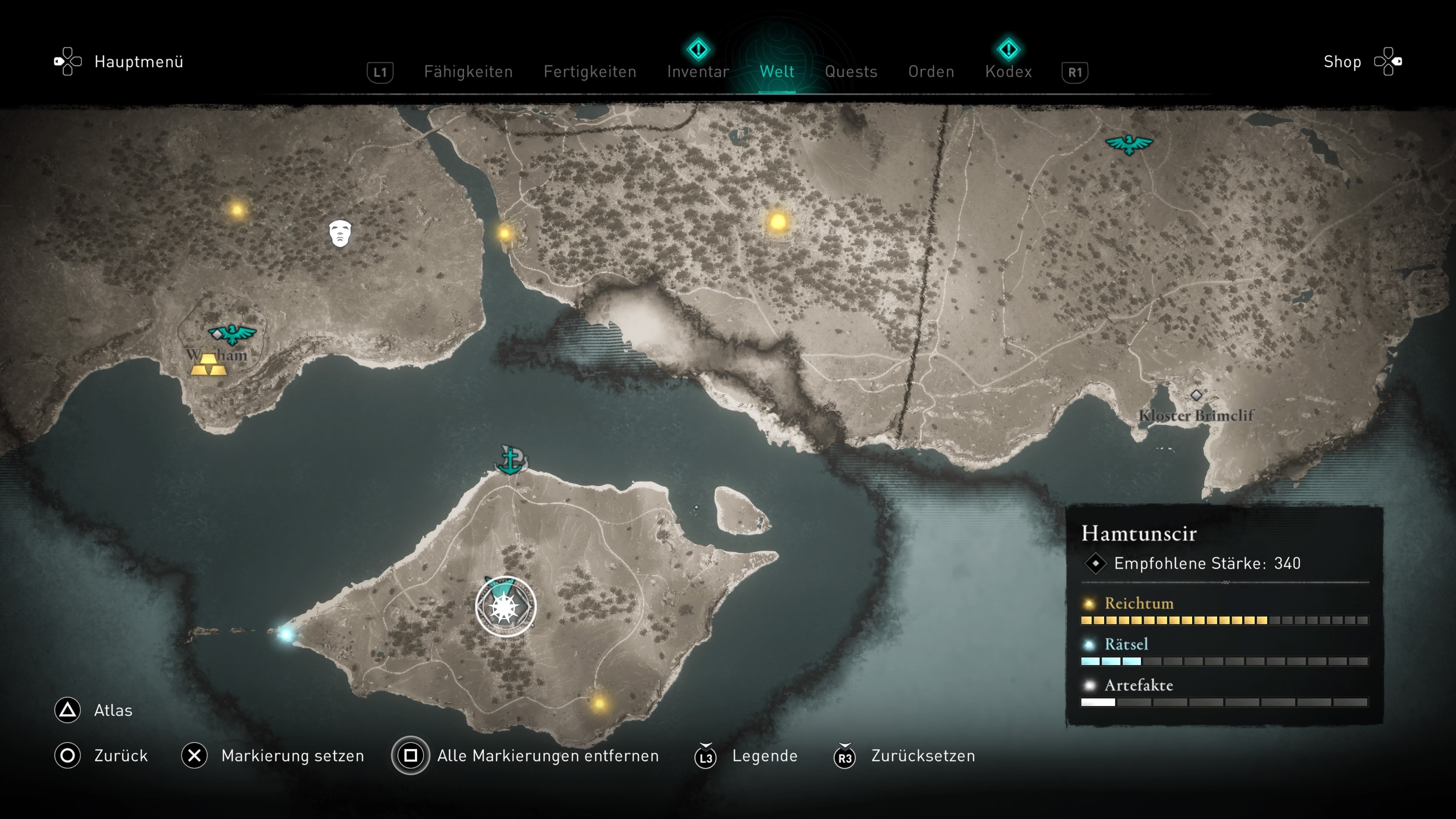The height and width of the screenshot is (819, 1456).
Task: Open the Hauptmenü
Action: click(x=138, y=61)
